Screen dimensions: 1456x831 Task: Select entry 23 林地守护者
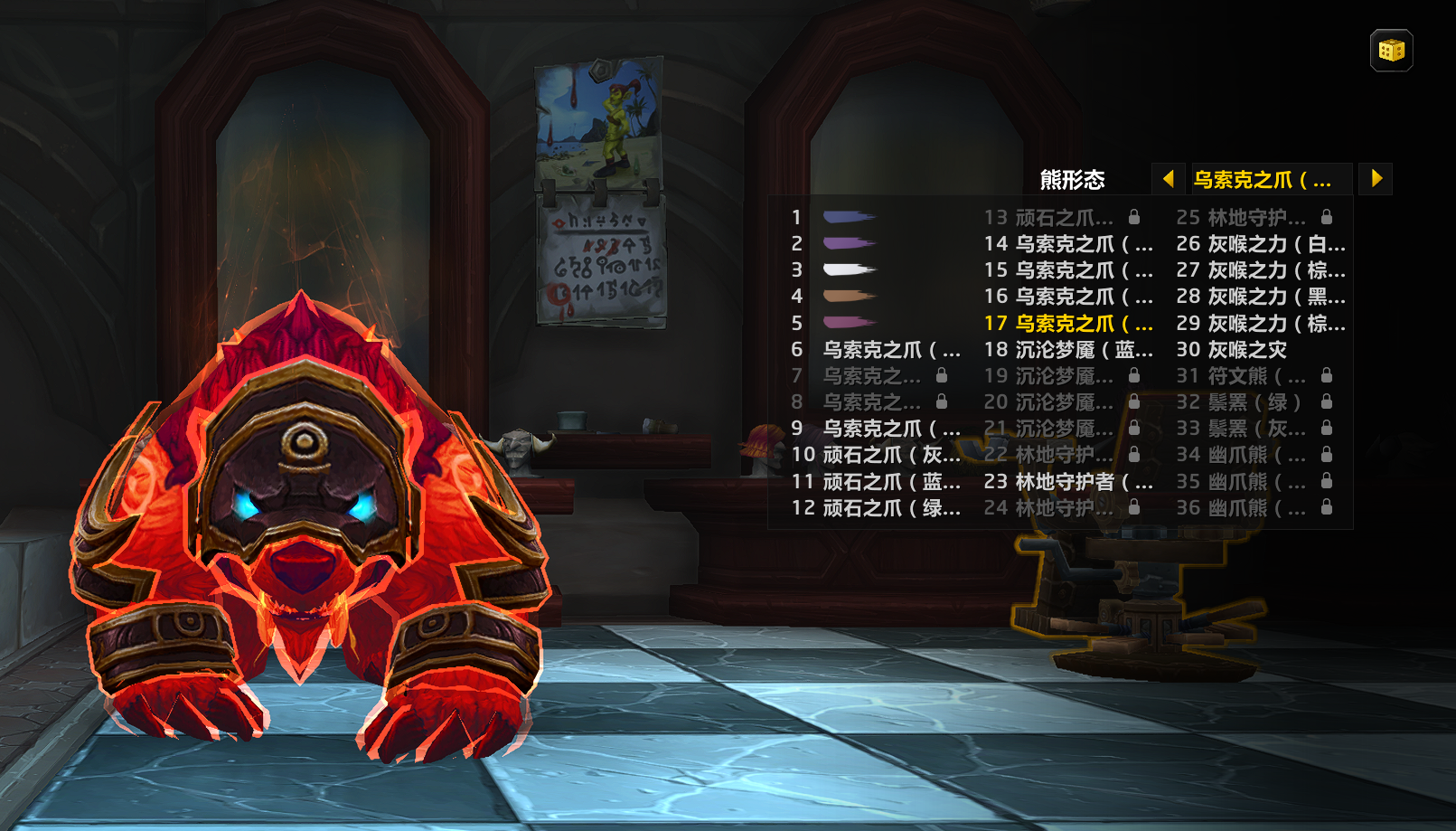click(1083, 481)
